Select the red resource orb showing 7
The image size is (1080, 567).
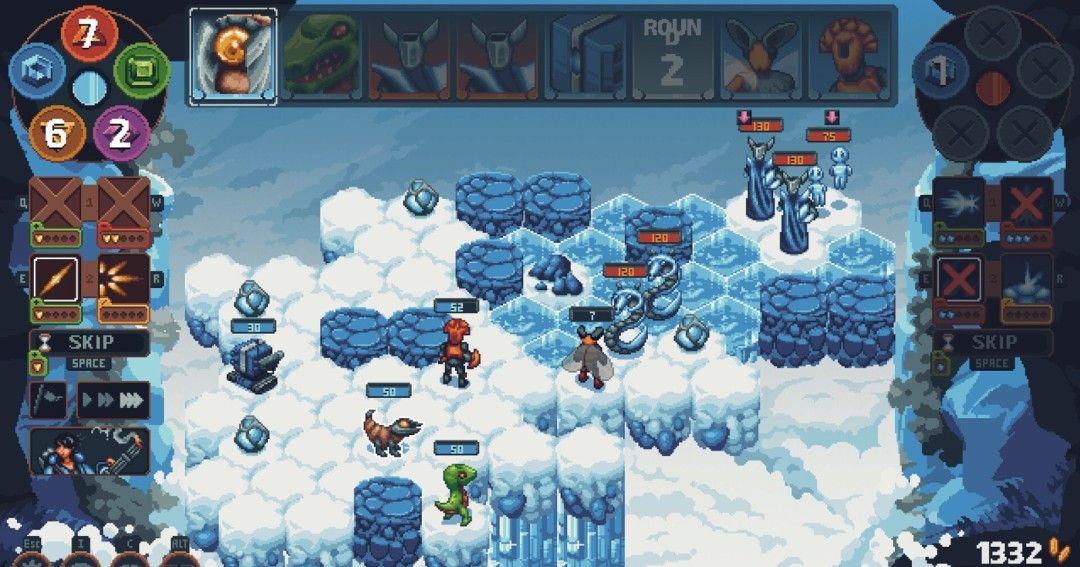click(89, 36)
